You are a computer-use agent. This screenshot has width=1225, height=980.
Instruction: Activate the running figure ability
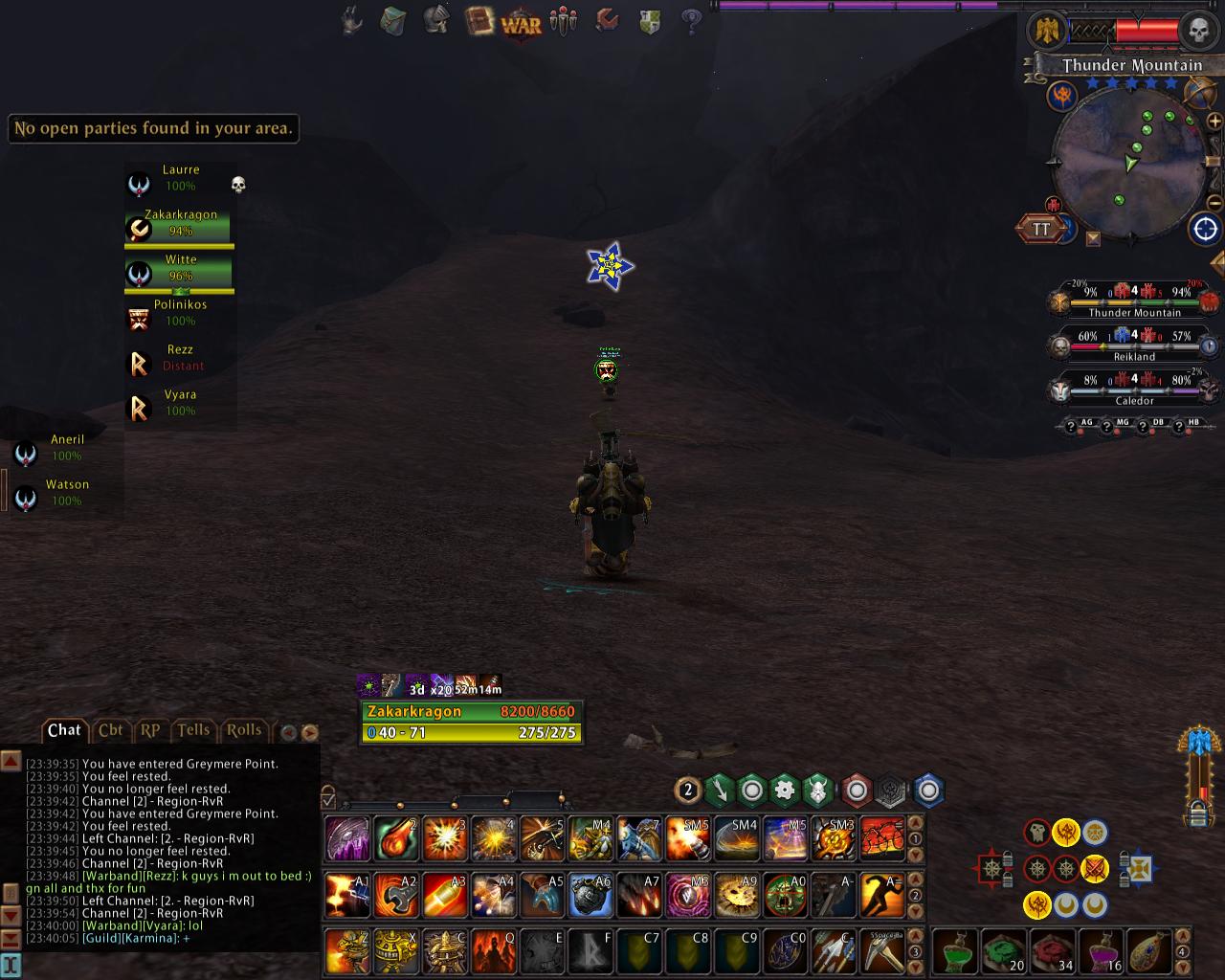(x=881, y=896)
